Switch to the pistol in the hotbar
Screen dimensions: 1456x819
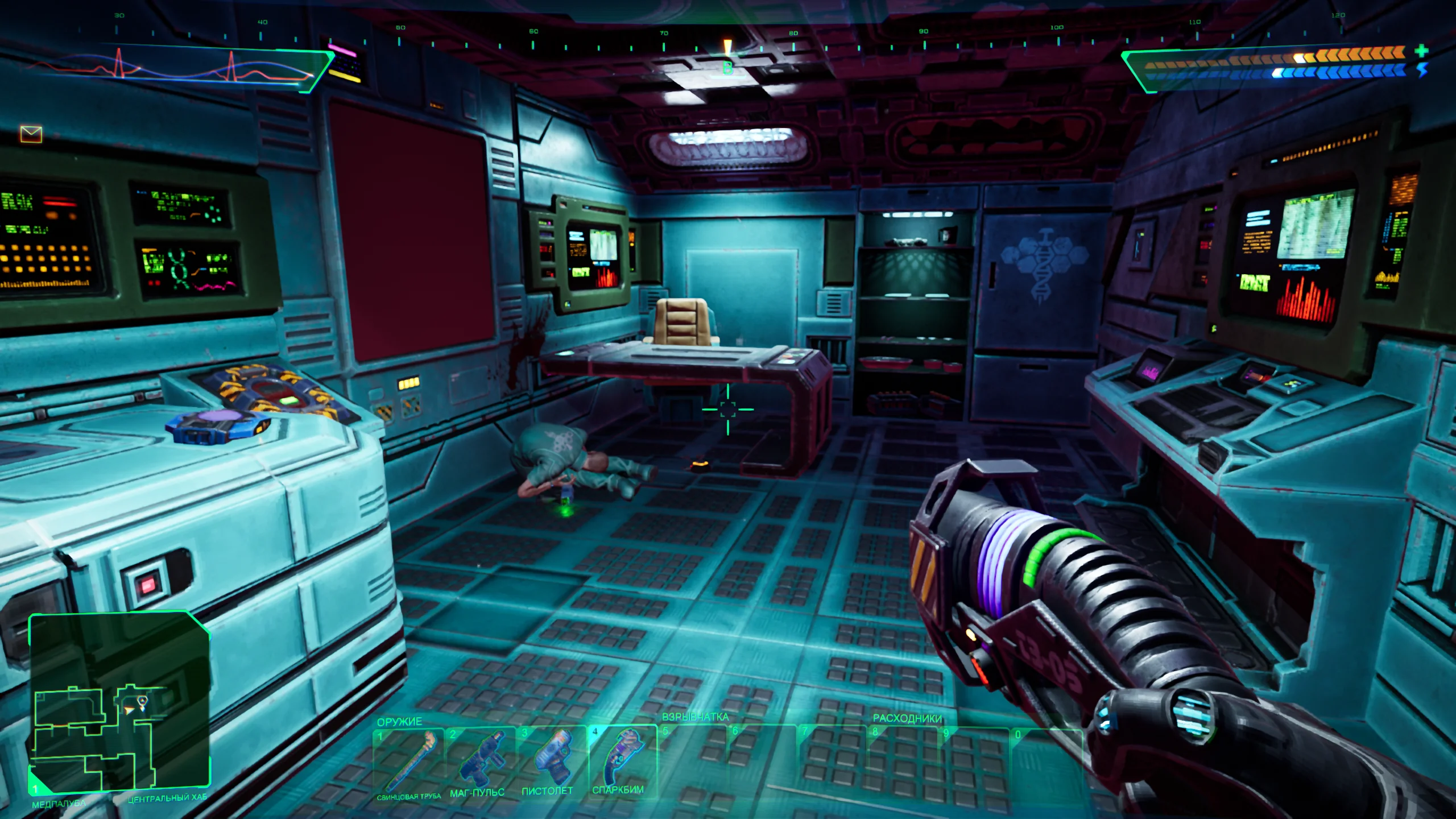tap(550, 759)
